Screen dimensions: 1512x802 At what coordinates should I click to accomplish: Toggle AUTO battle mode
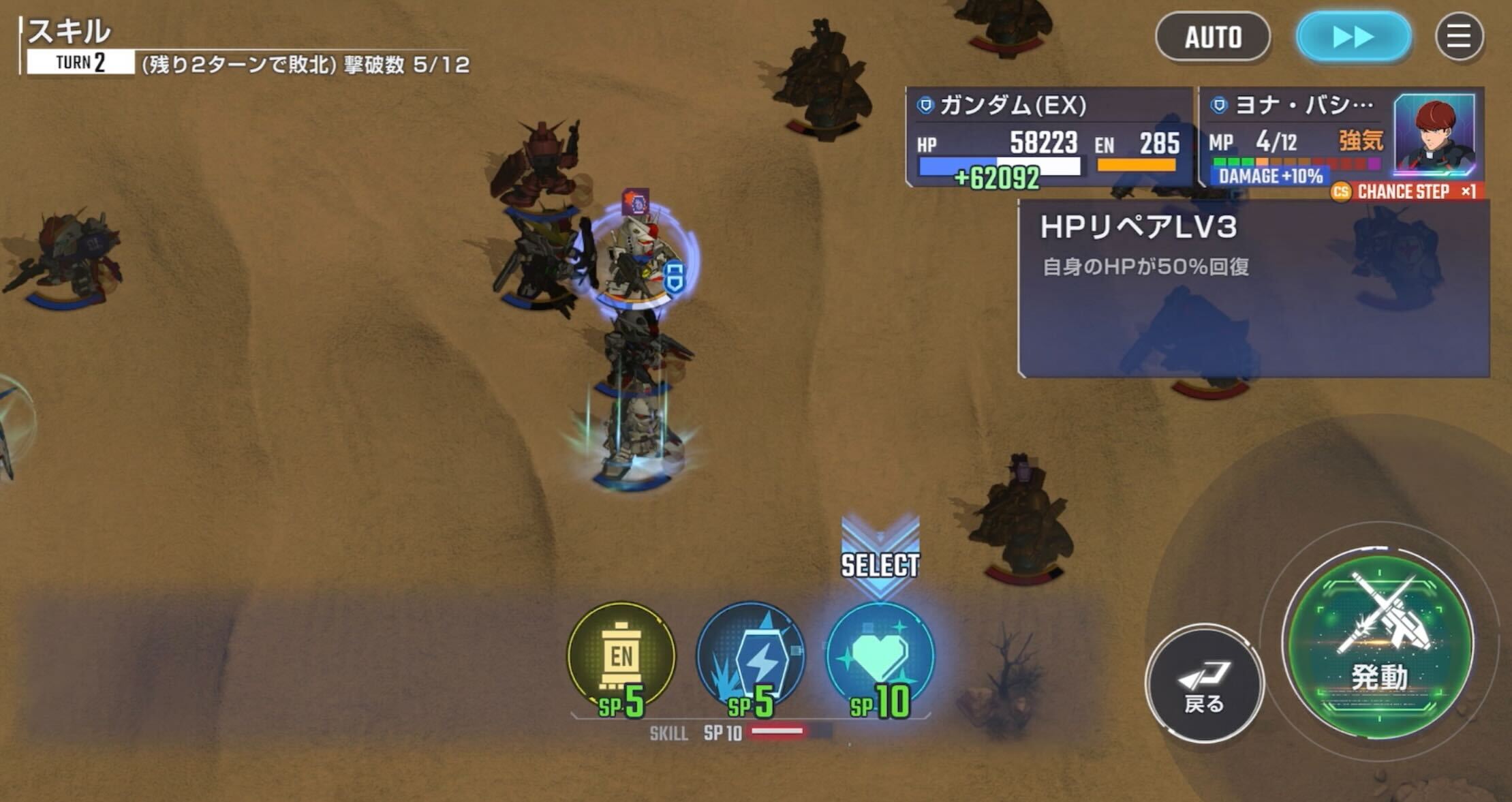coord(1212,37)
